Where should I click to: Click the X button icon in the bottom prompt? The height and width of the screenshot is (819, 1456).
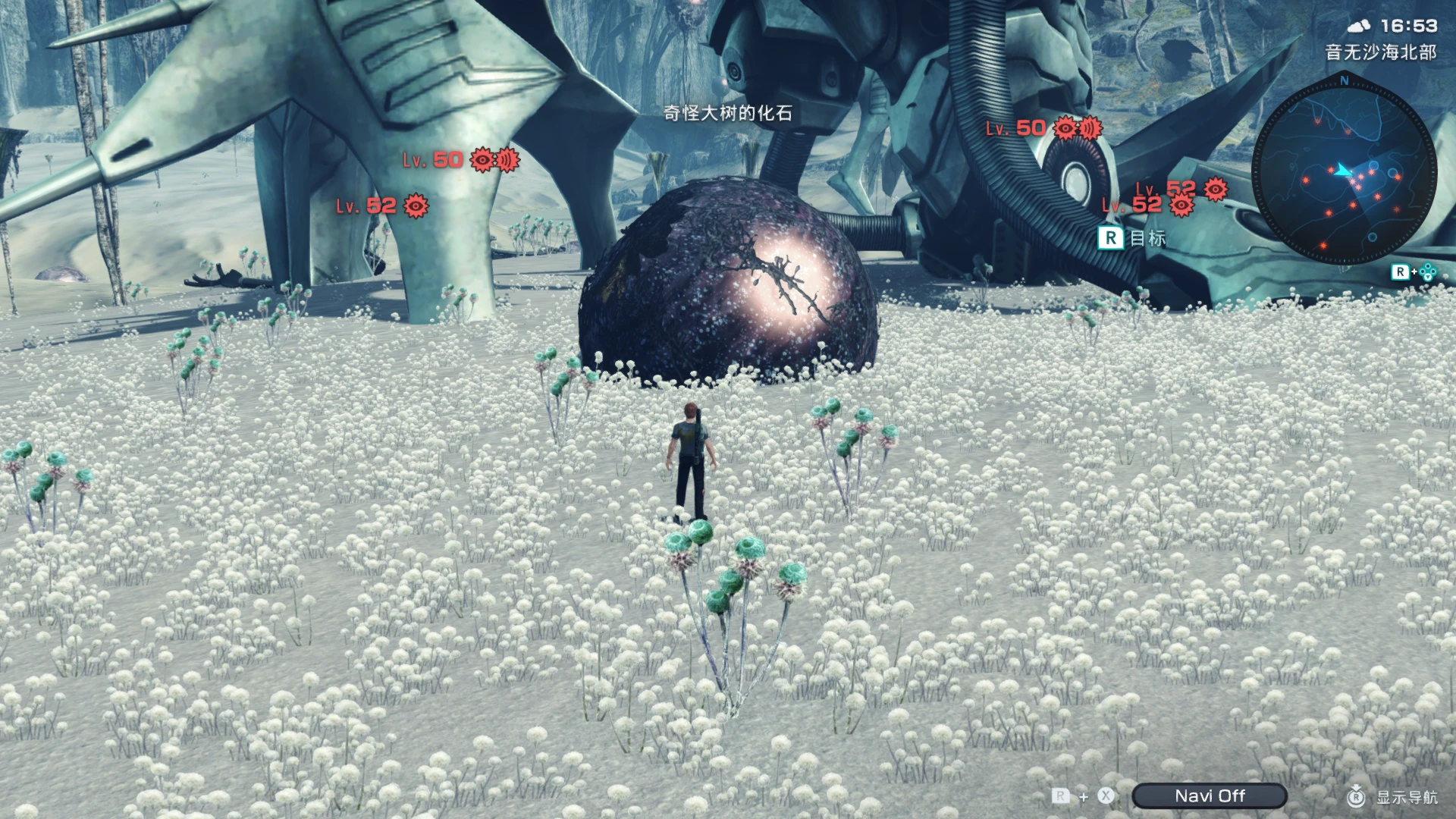[1106, 796]
